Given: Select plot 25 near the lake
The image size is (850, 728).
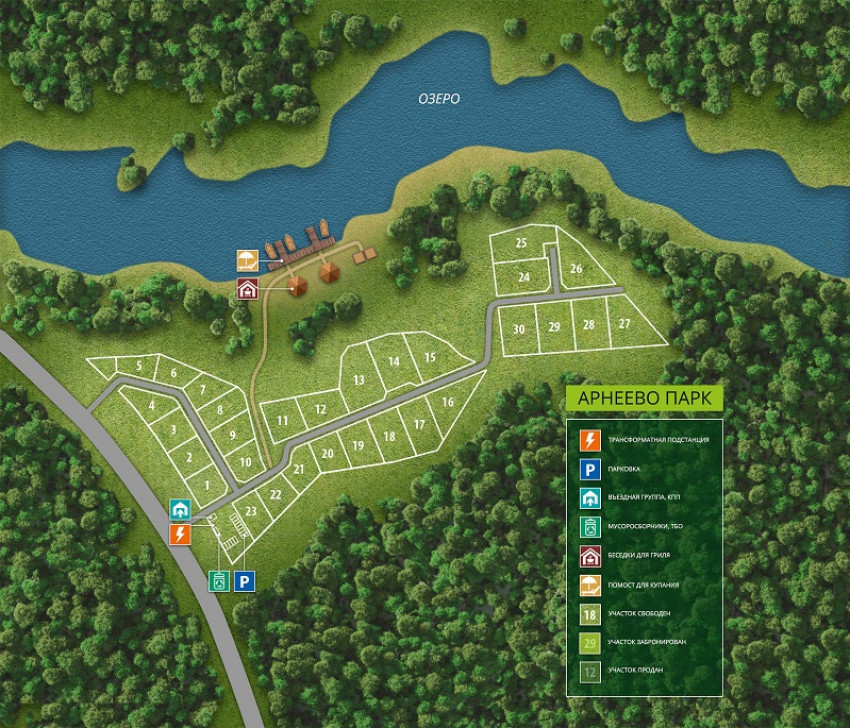Looking at the screenshot, I should coord(521,243).
